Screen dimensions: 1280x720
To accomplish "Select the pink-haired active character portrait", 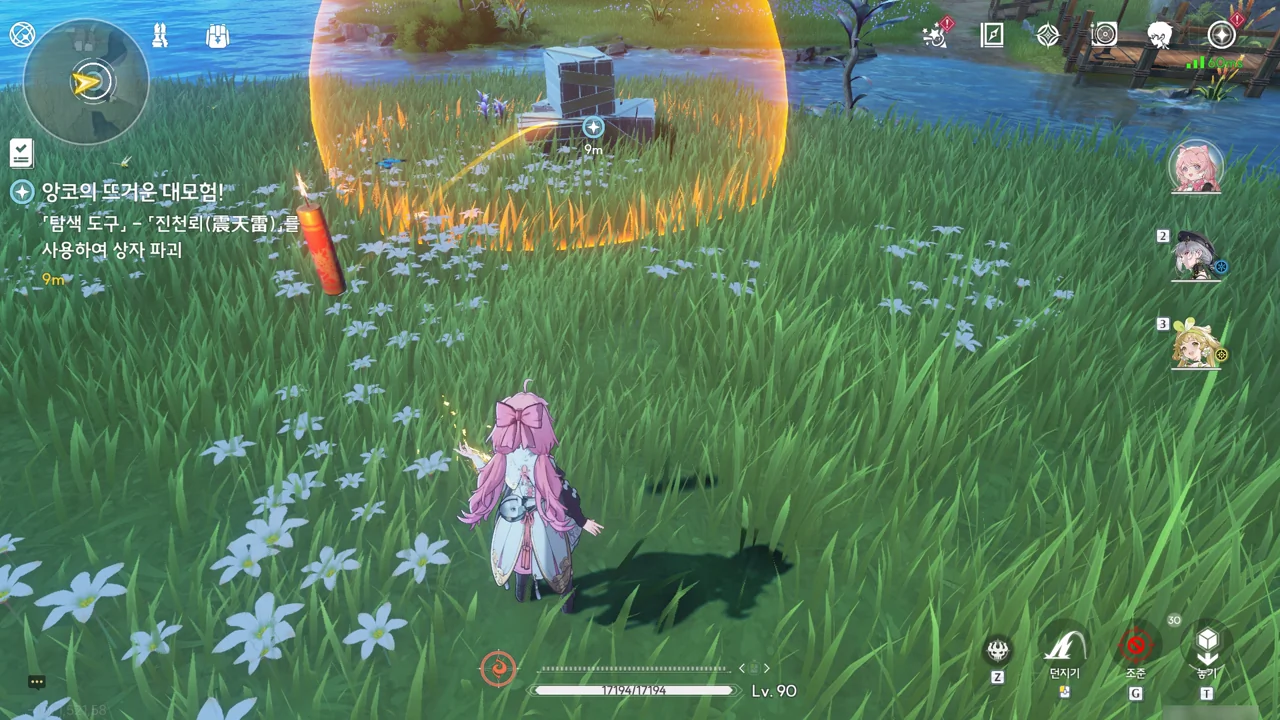I will coord(1195,167).
